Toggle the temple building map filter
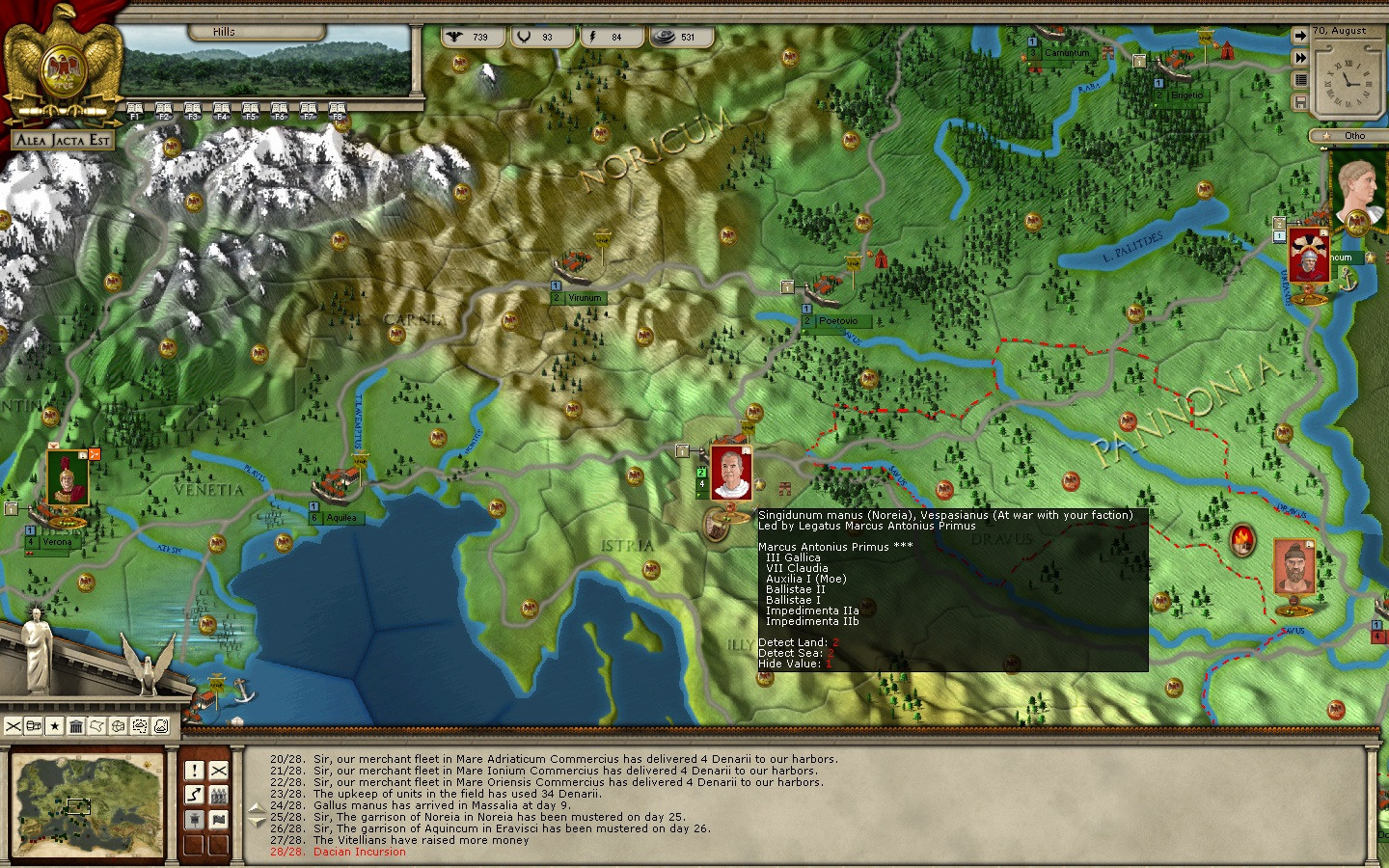 pyautogui.click(x=76, y=726)
